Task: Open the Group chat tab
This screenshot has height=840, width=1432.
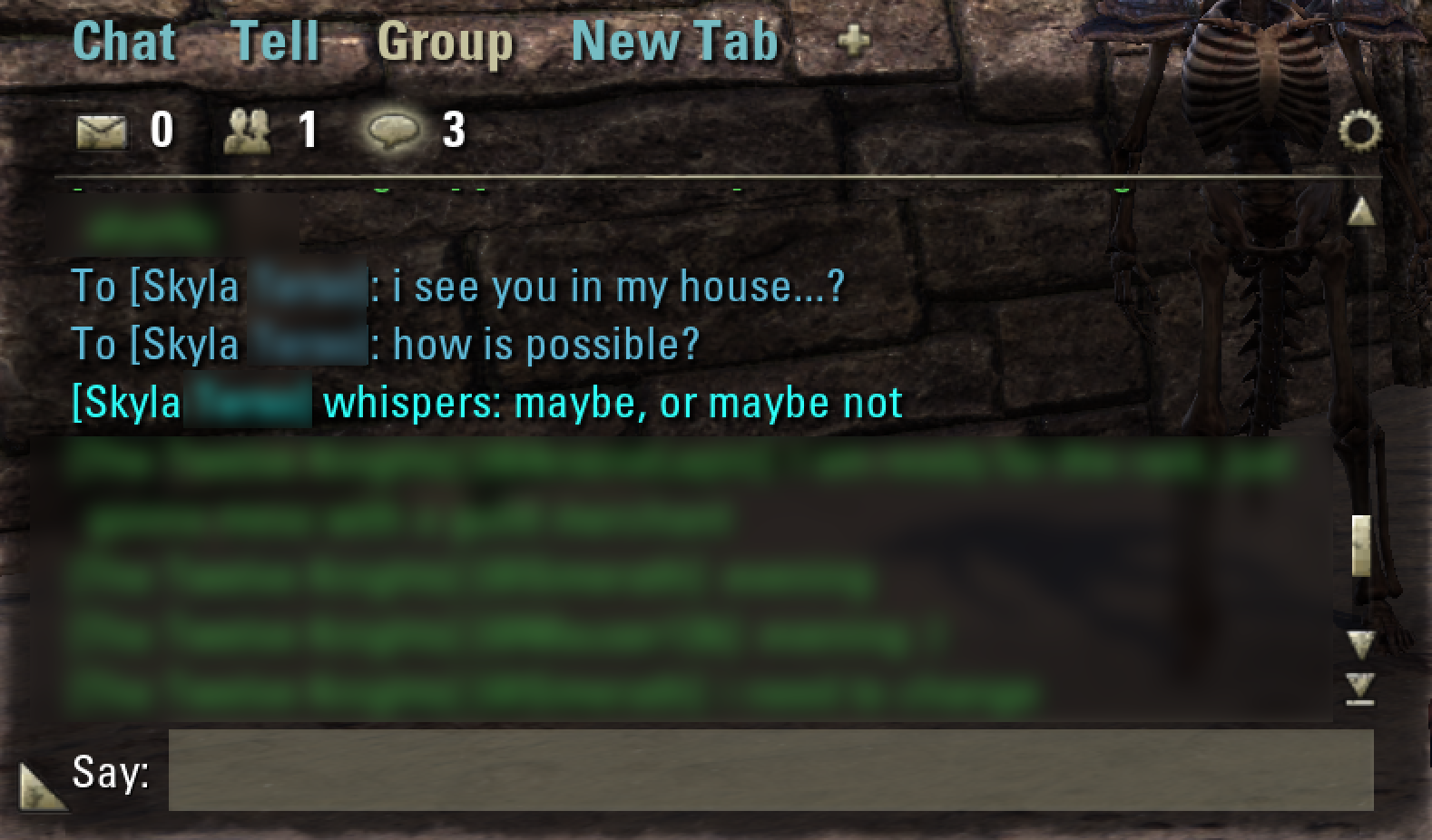Action: pyautogui.click(x=447, y=40)
